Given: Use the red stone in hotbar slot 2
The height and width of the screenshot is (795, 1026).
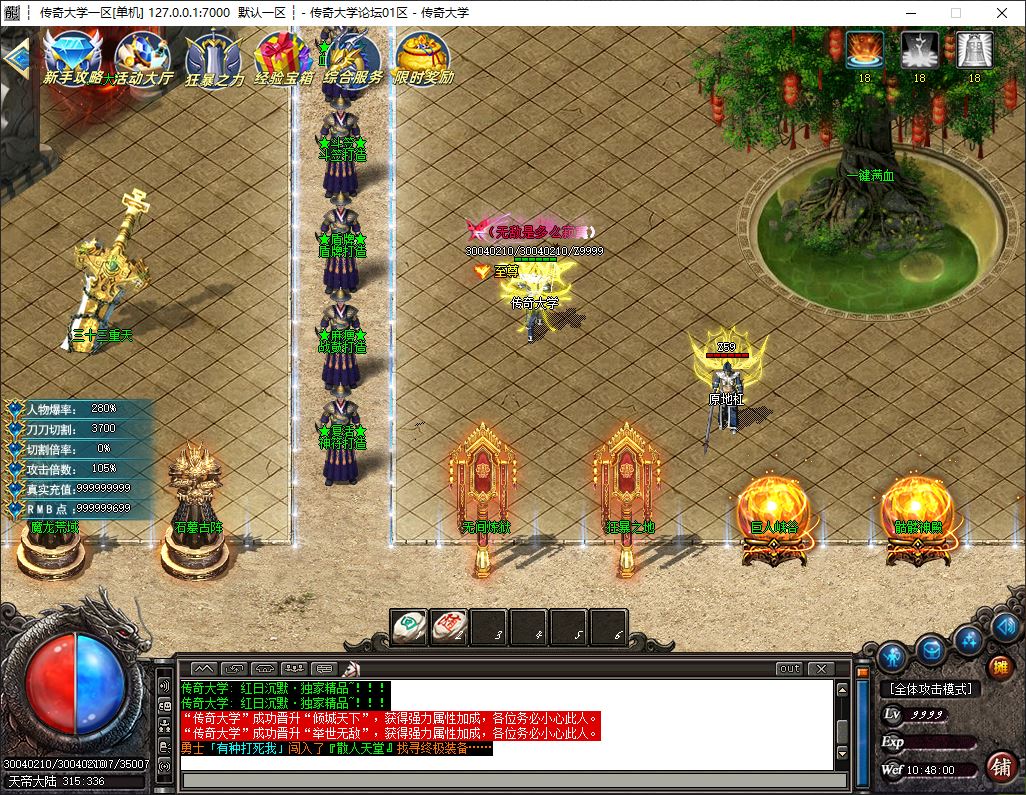Looking at the screenshot, I should point(450,627).
